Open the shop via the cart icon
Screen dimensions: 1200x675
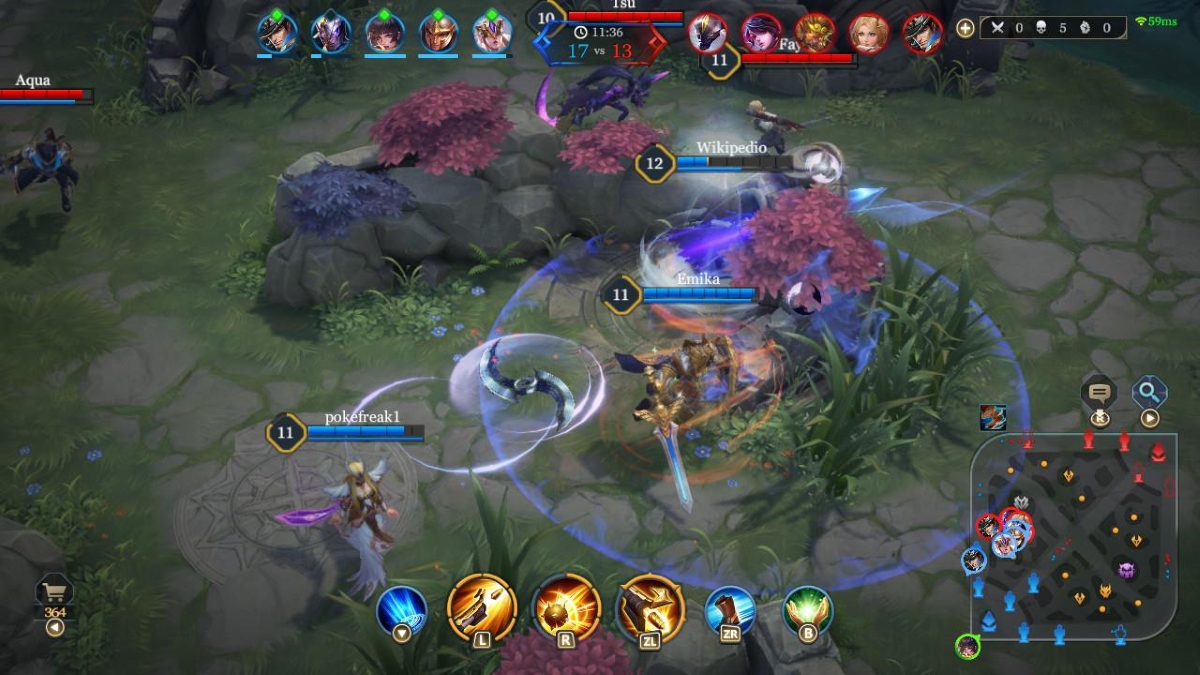click(54, 593)
